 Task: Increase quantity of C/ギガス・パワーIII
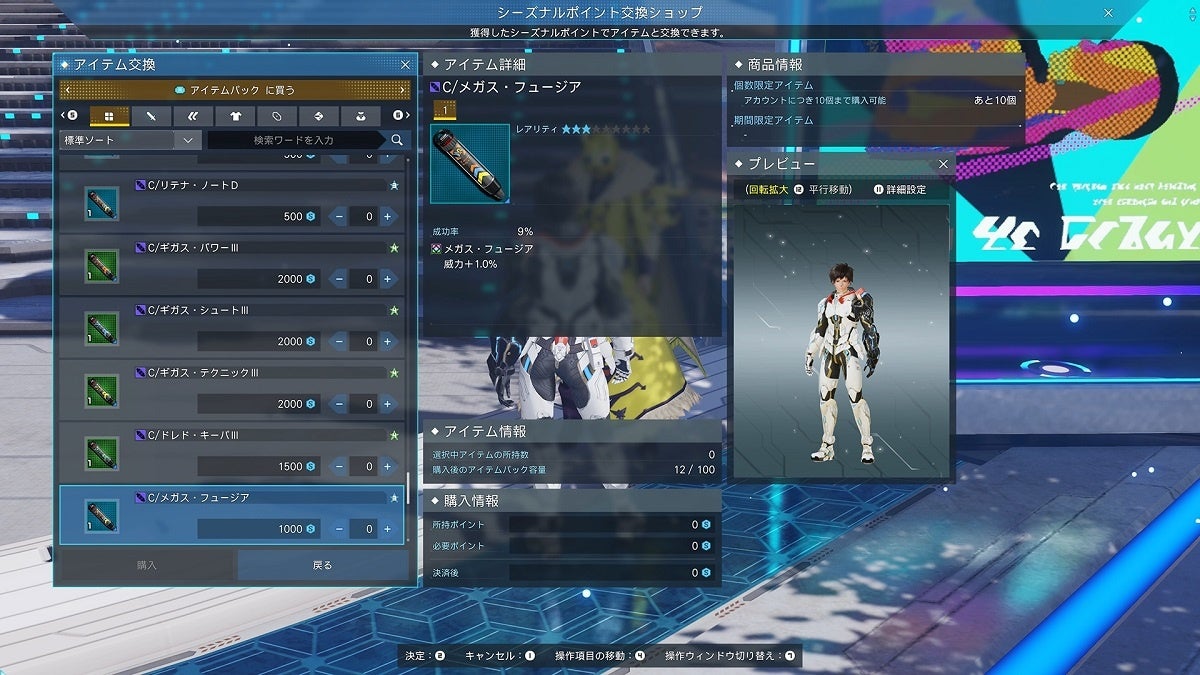[387, 279]
